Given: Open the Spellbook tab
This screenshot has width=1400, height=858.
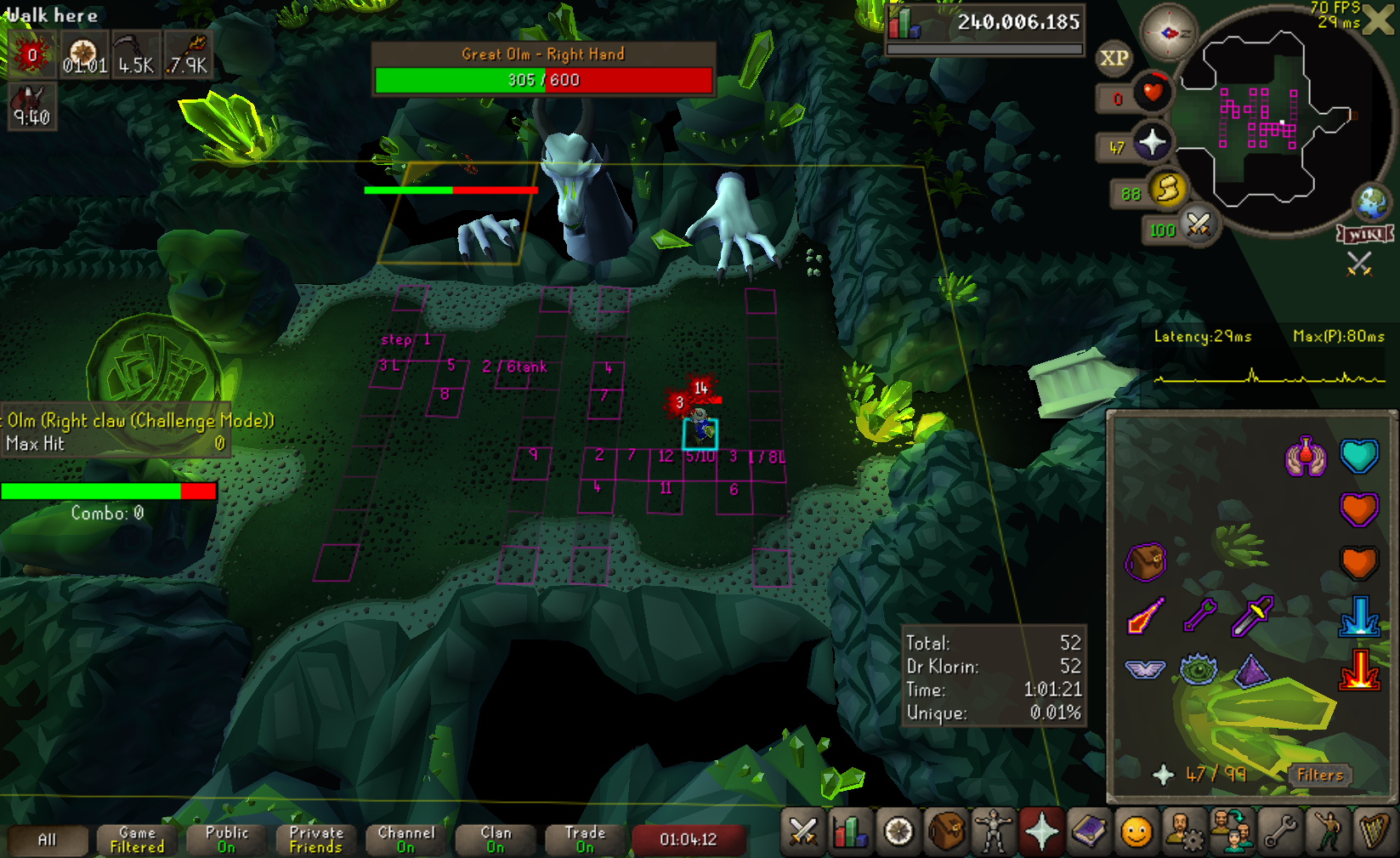Looking at the screenshot, I should coord(1089,832).
